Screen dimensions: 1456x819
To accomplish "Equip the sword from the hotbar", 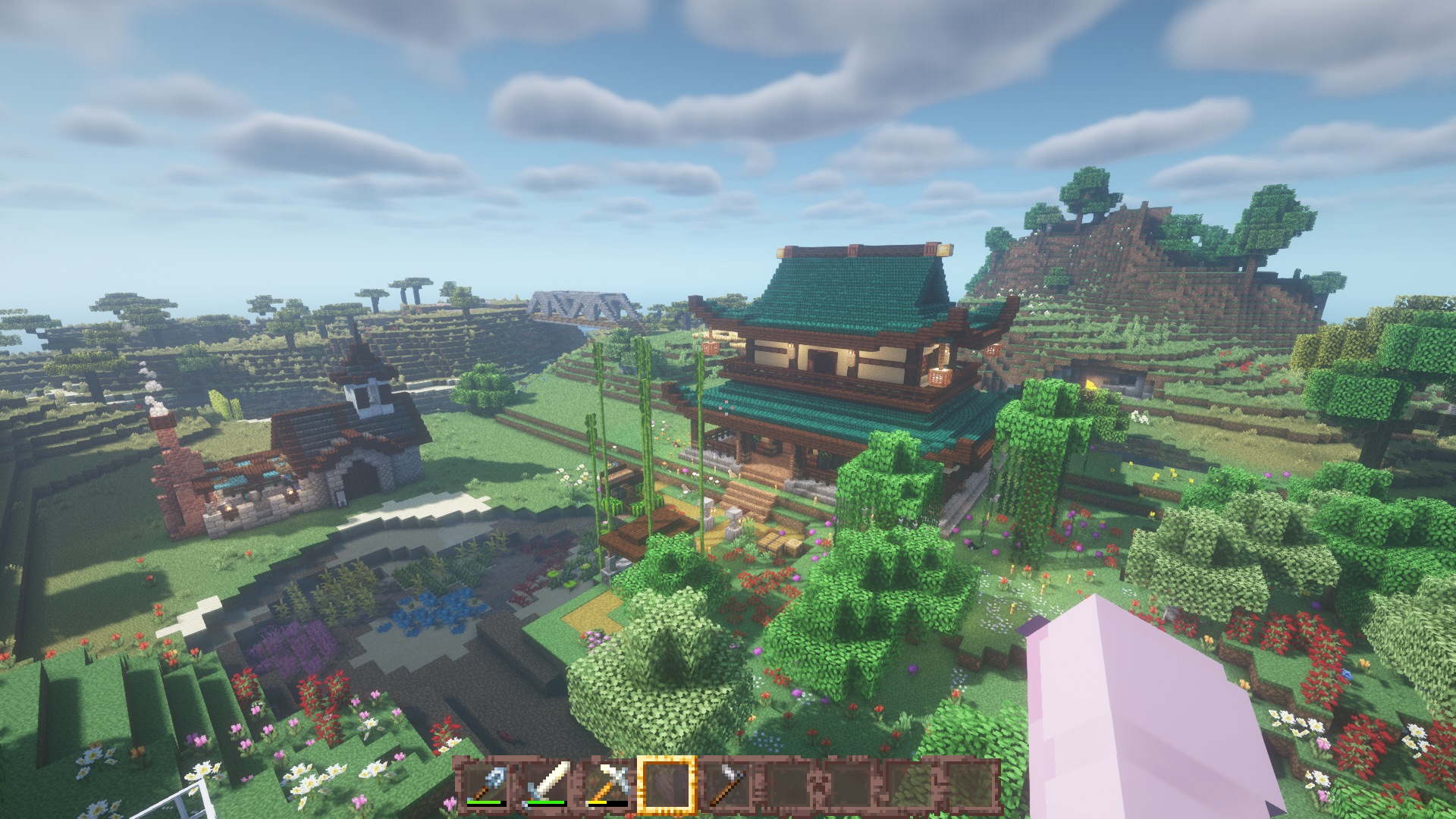I will pyautogui.click(x=547, y=784).
